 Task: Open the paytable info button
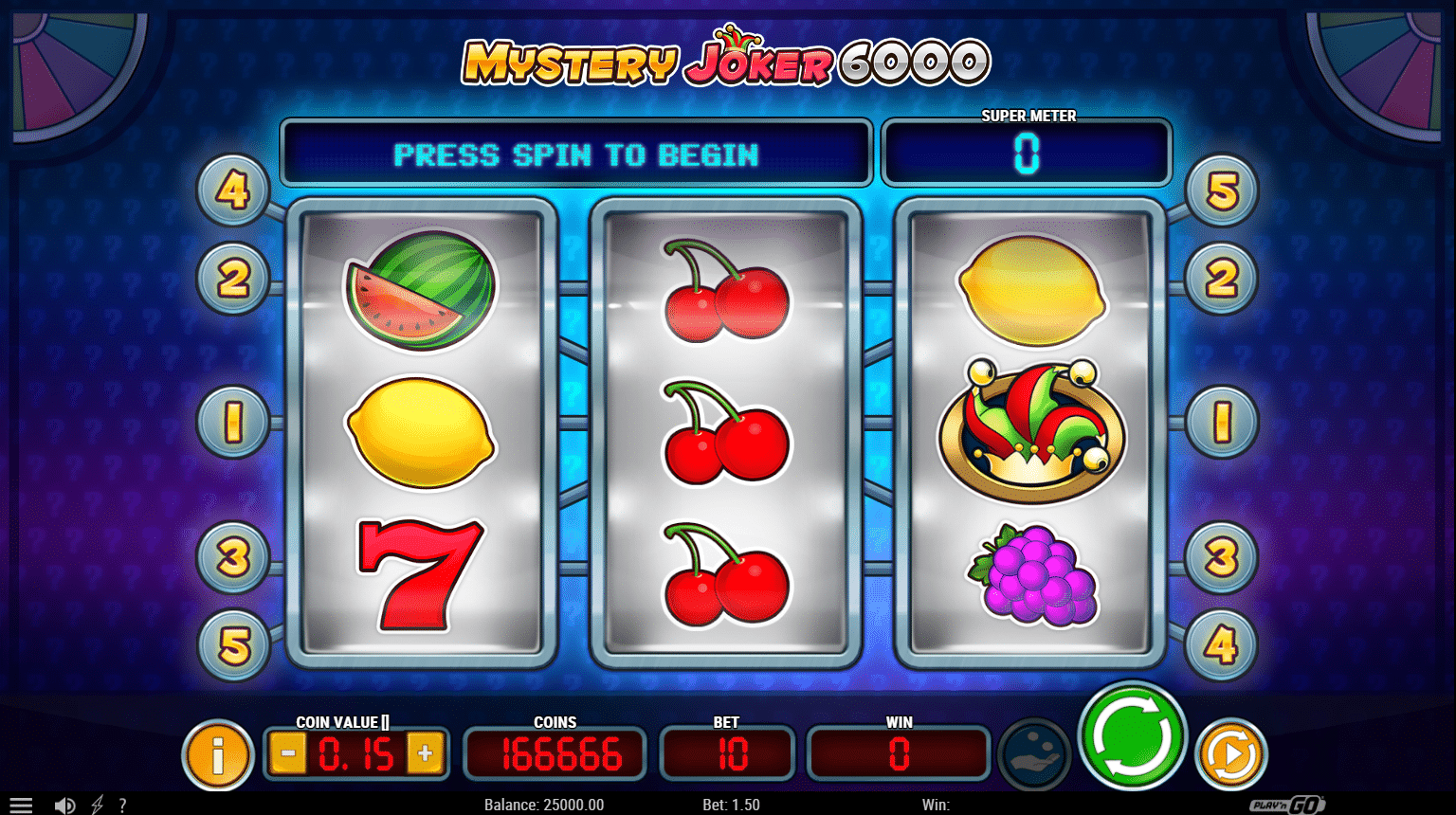point(217,755)
